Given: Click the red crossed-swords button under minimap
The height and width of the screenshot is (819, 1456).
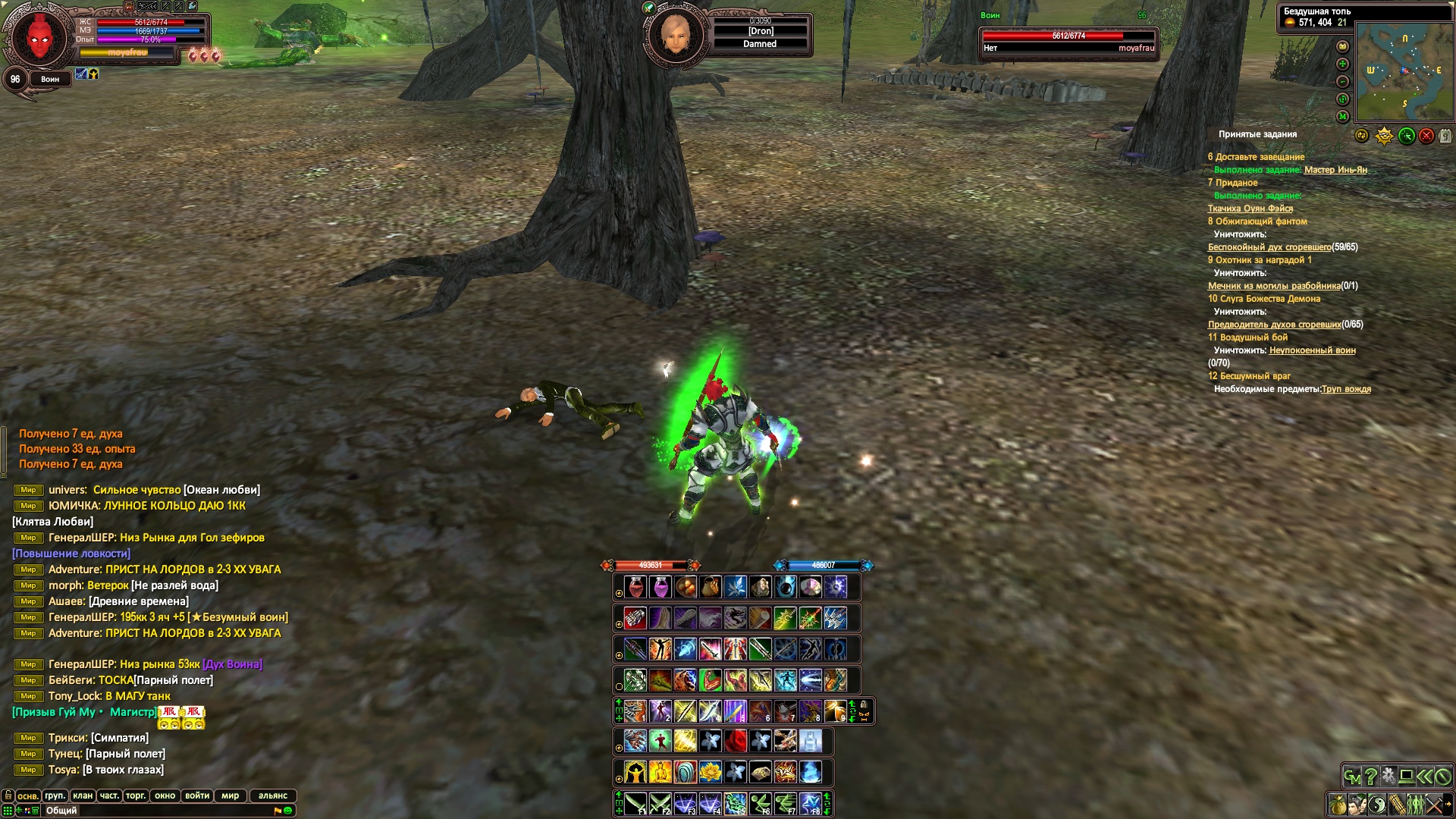Looking at the screenshot, I should click(1426, 136).
